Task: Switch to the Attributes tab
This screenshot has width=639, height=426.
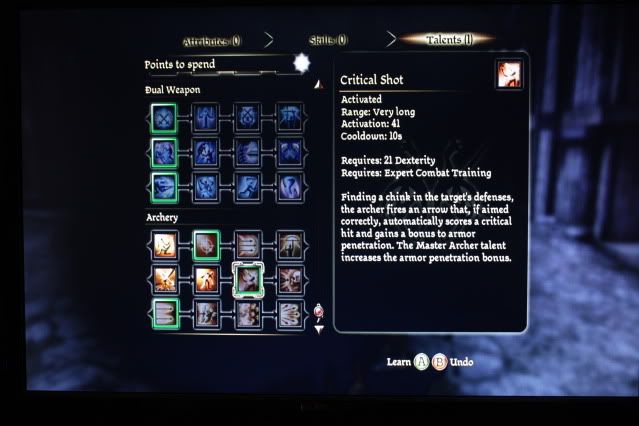Action: (x=211, y=41)
